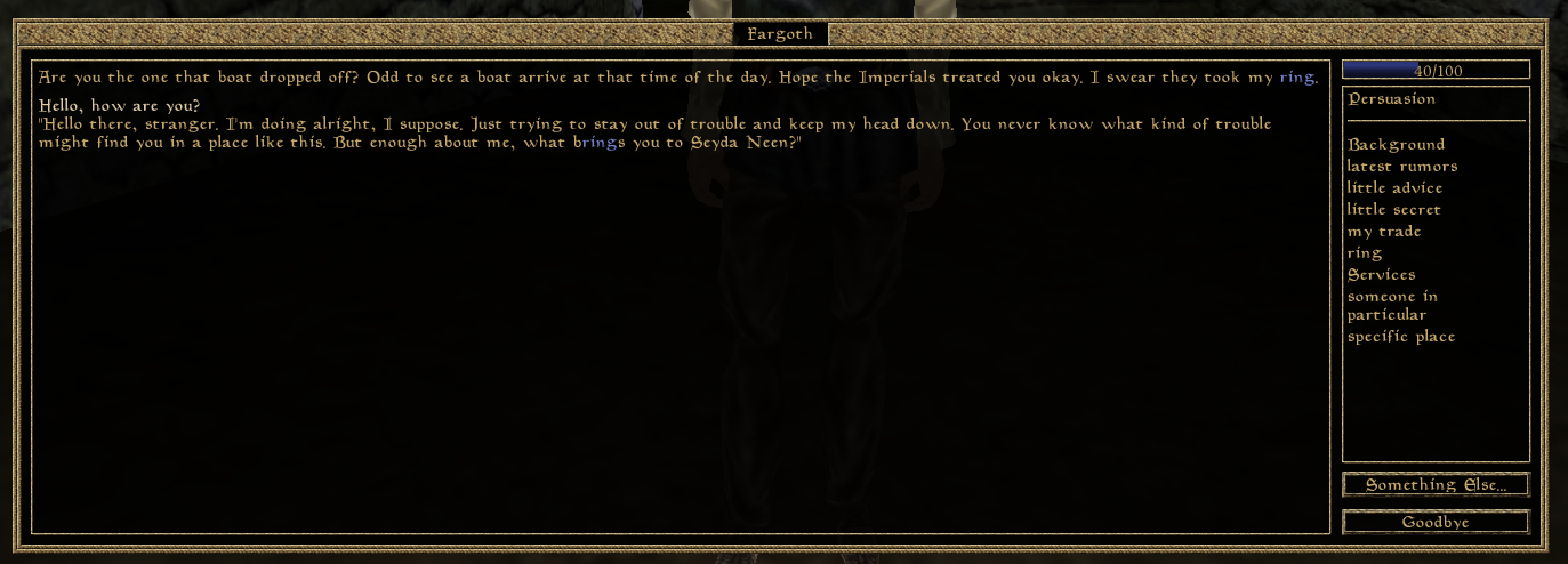
Task: Open the Persuasion options
Action: [x=1392, y=99]
